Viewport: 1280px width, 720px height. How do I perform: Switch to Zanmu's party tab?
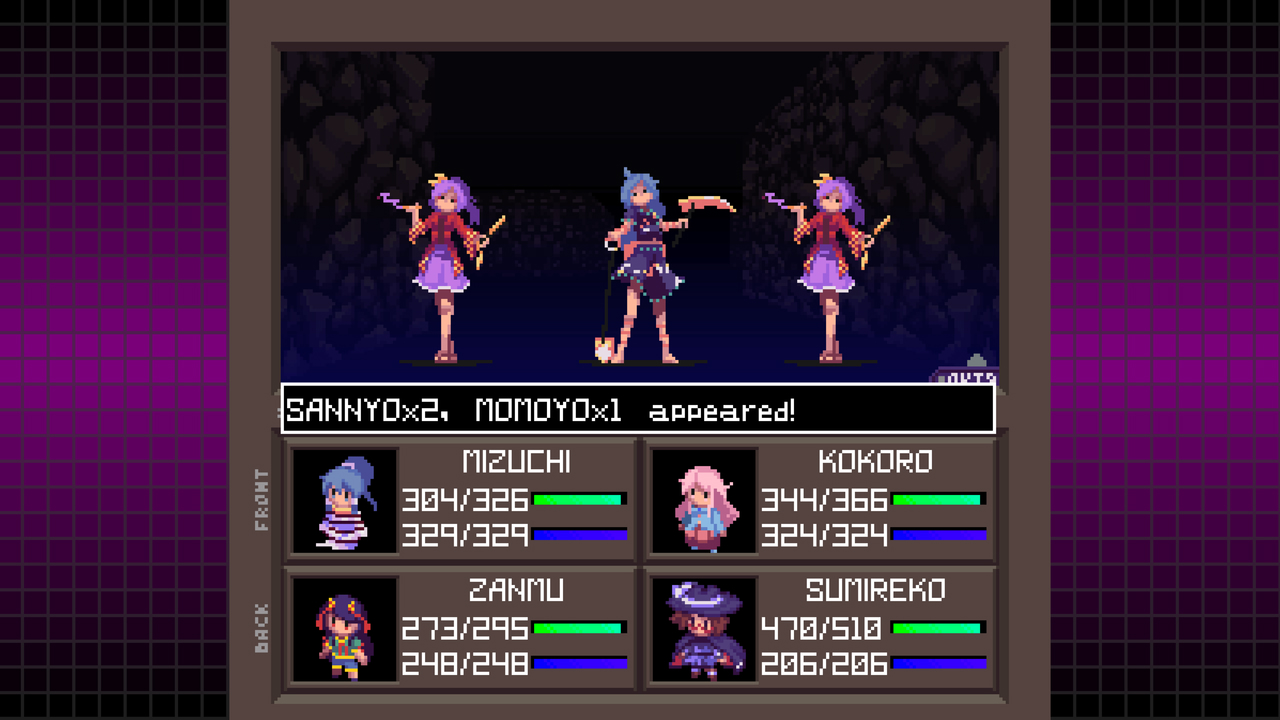pyautogui.click(x=460, y=628)
